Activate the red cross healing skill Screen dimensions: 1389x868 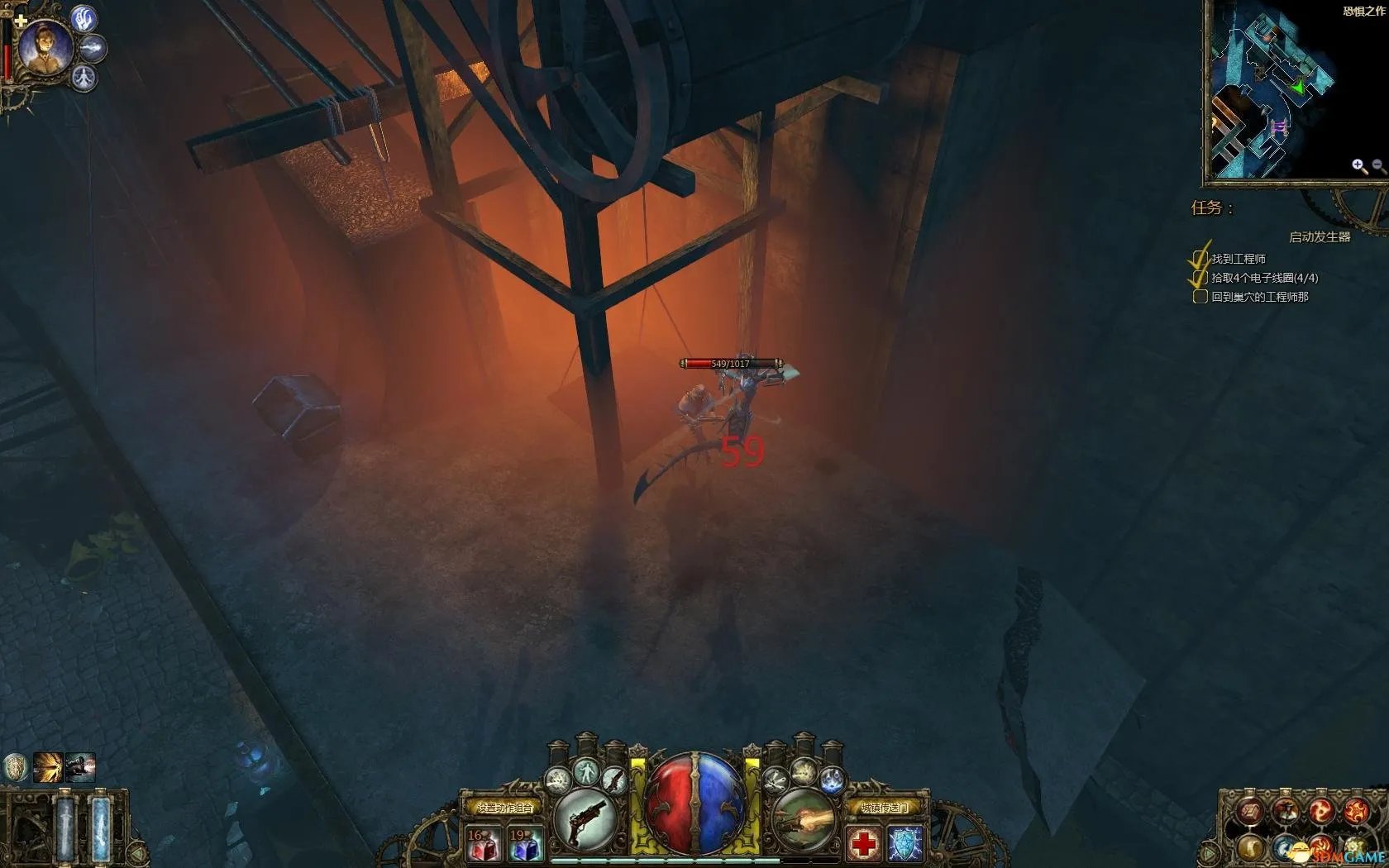(864, 844)
